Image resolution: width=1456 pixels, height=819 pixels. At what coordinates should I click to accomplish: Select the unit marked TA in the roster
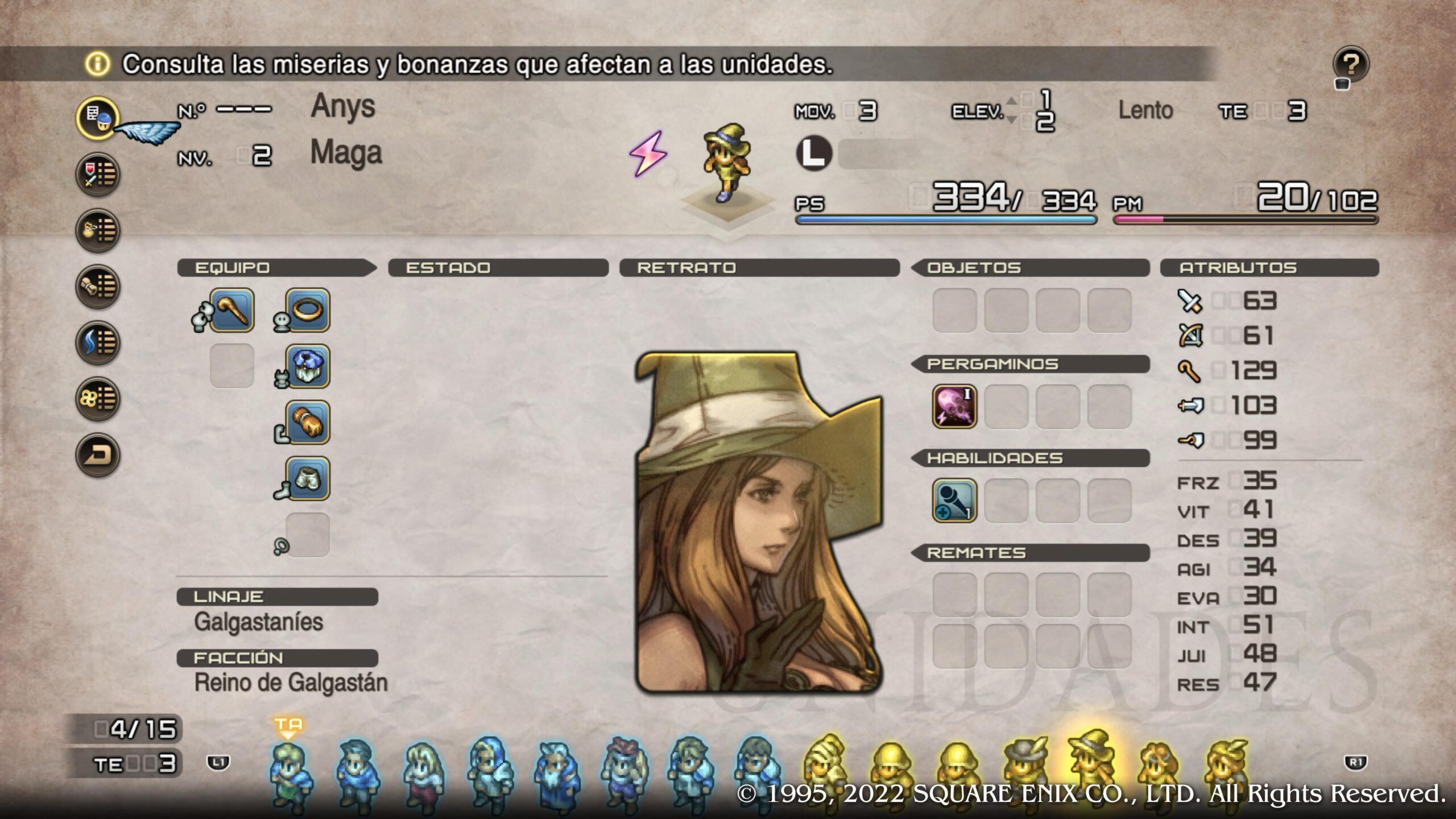290,773
